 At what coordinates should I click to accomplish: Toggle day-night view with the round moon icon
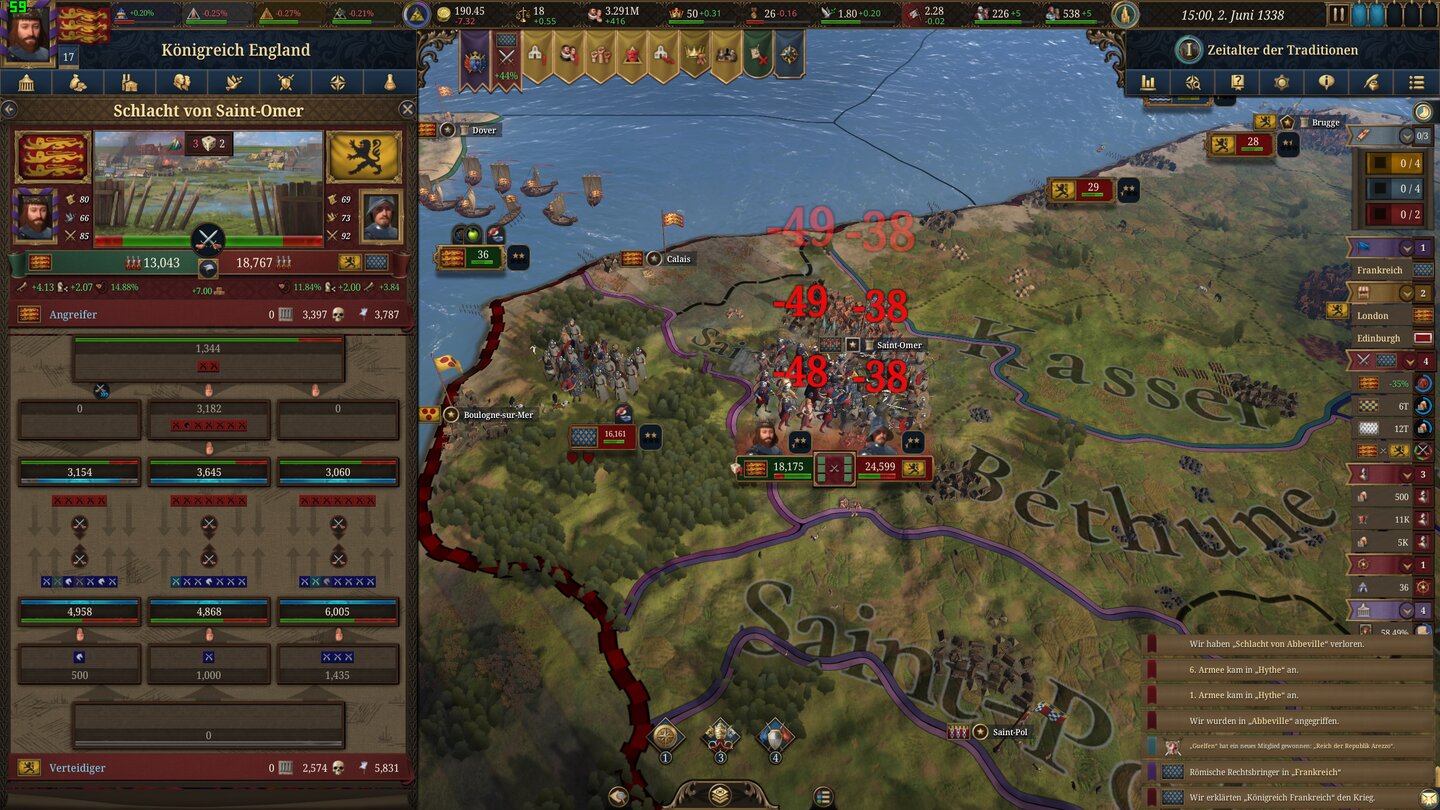coord(1424,112)
